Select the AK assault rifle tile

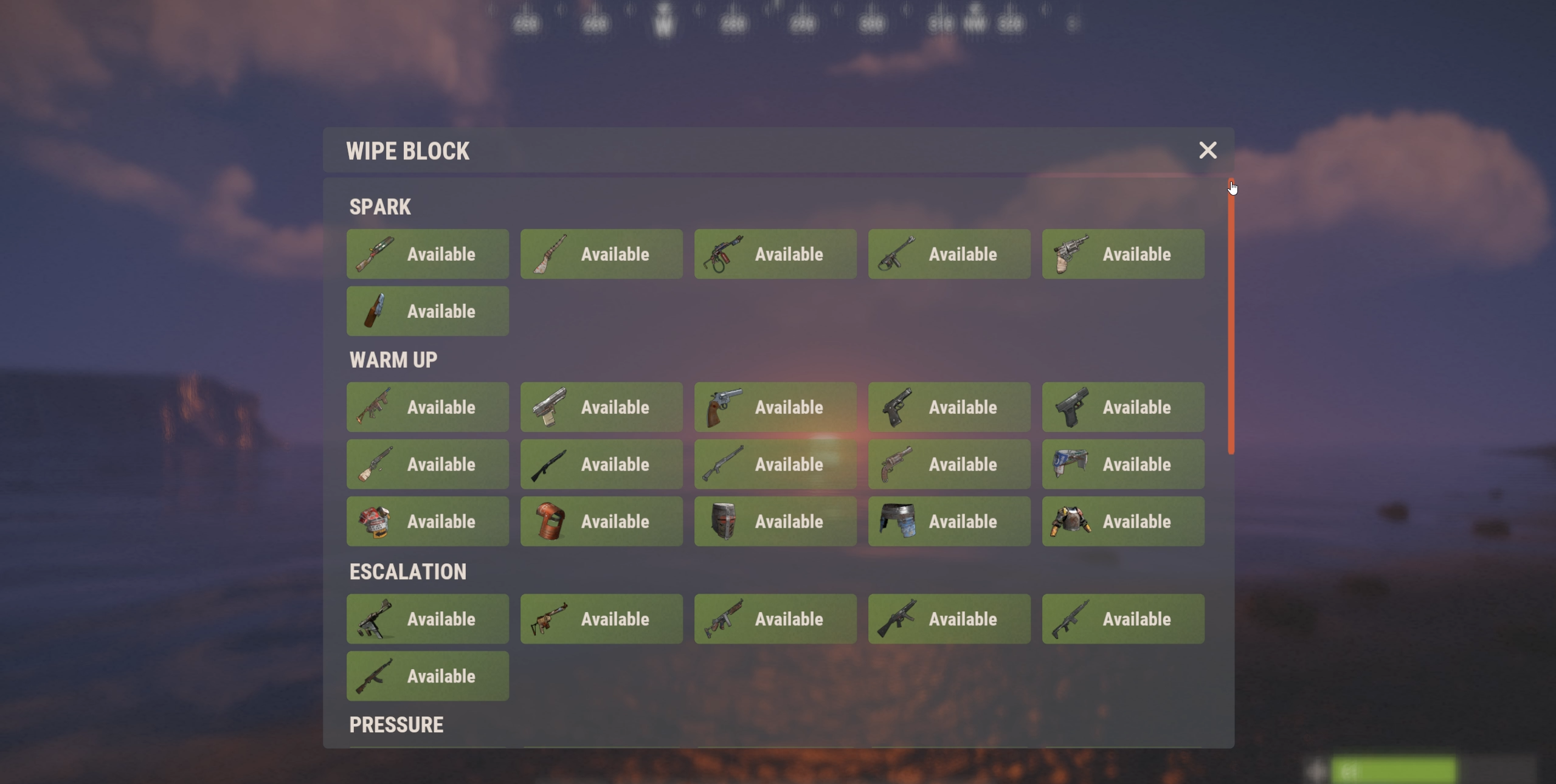(x=427, y=676)
